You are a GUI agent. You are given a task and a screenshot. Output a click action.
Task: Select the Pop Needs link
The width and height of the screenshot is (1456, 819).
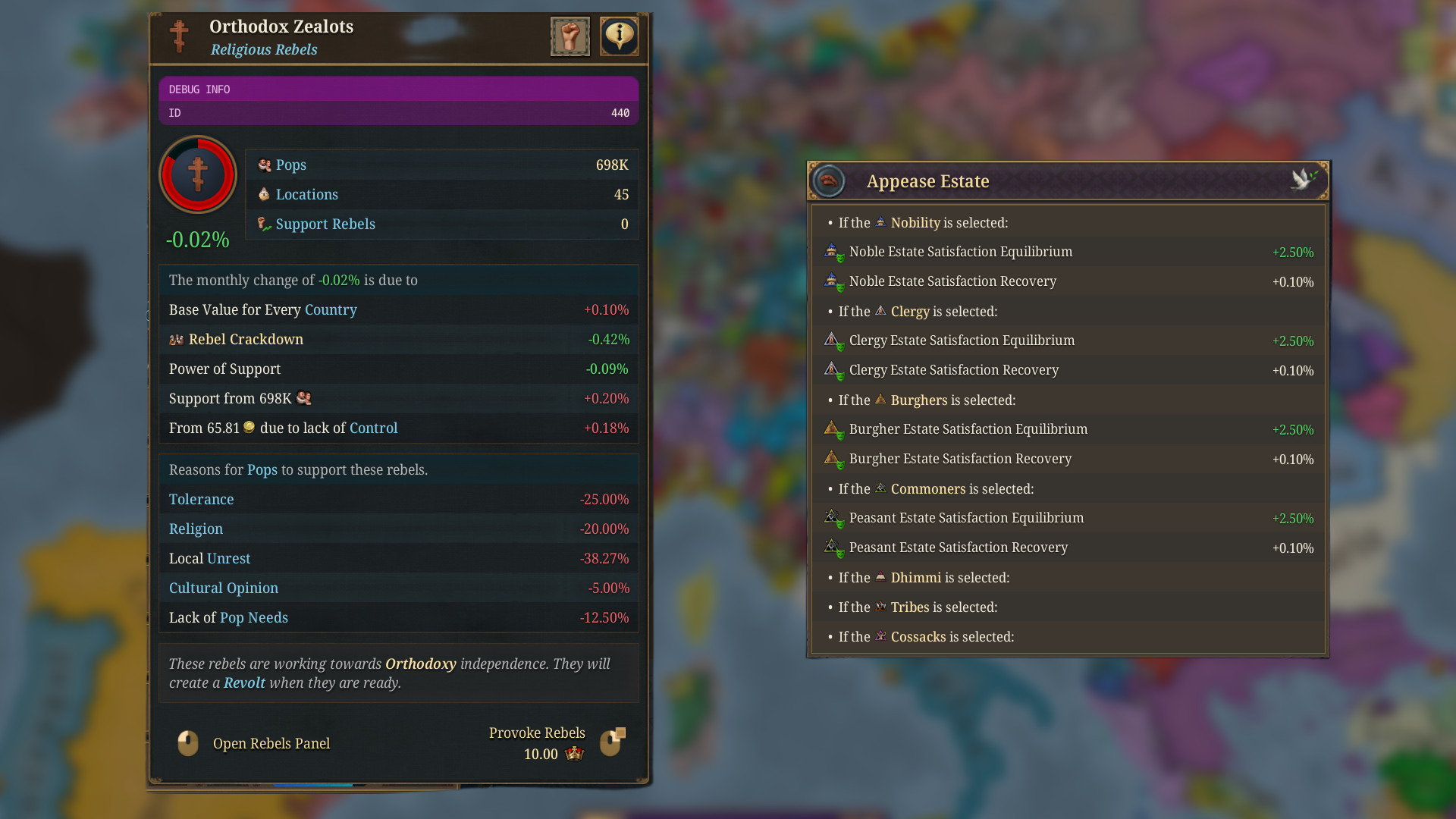pyautogui.click(x=254, y=617)
